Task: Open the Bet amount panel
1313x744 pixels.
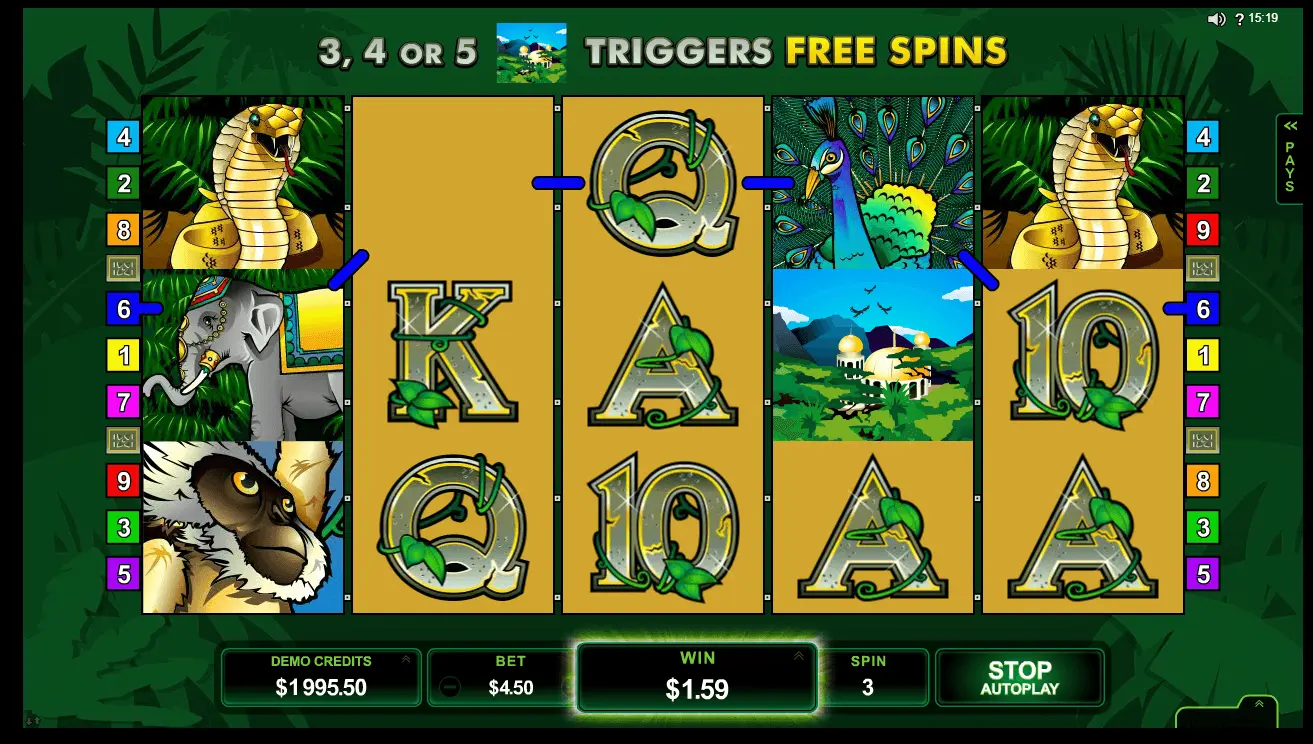Action: 510,678
